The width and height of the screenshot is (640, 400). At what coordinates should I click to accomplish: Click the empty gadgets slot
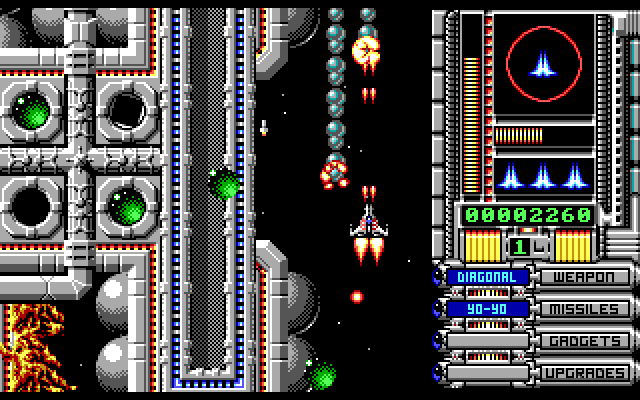pyautogui.click(x=487, y=341)
